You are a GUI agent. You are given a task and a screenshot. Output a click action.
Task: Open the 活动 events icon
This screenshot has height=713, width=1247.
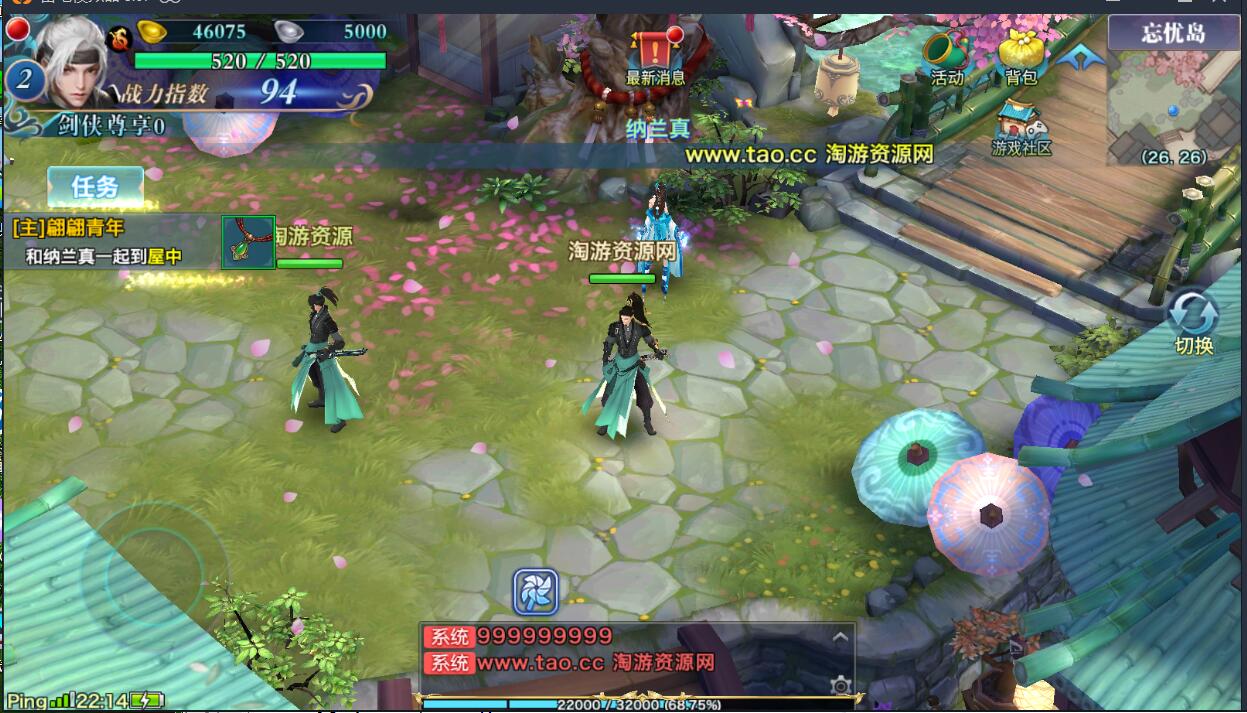(946, 56)
